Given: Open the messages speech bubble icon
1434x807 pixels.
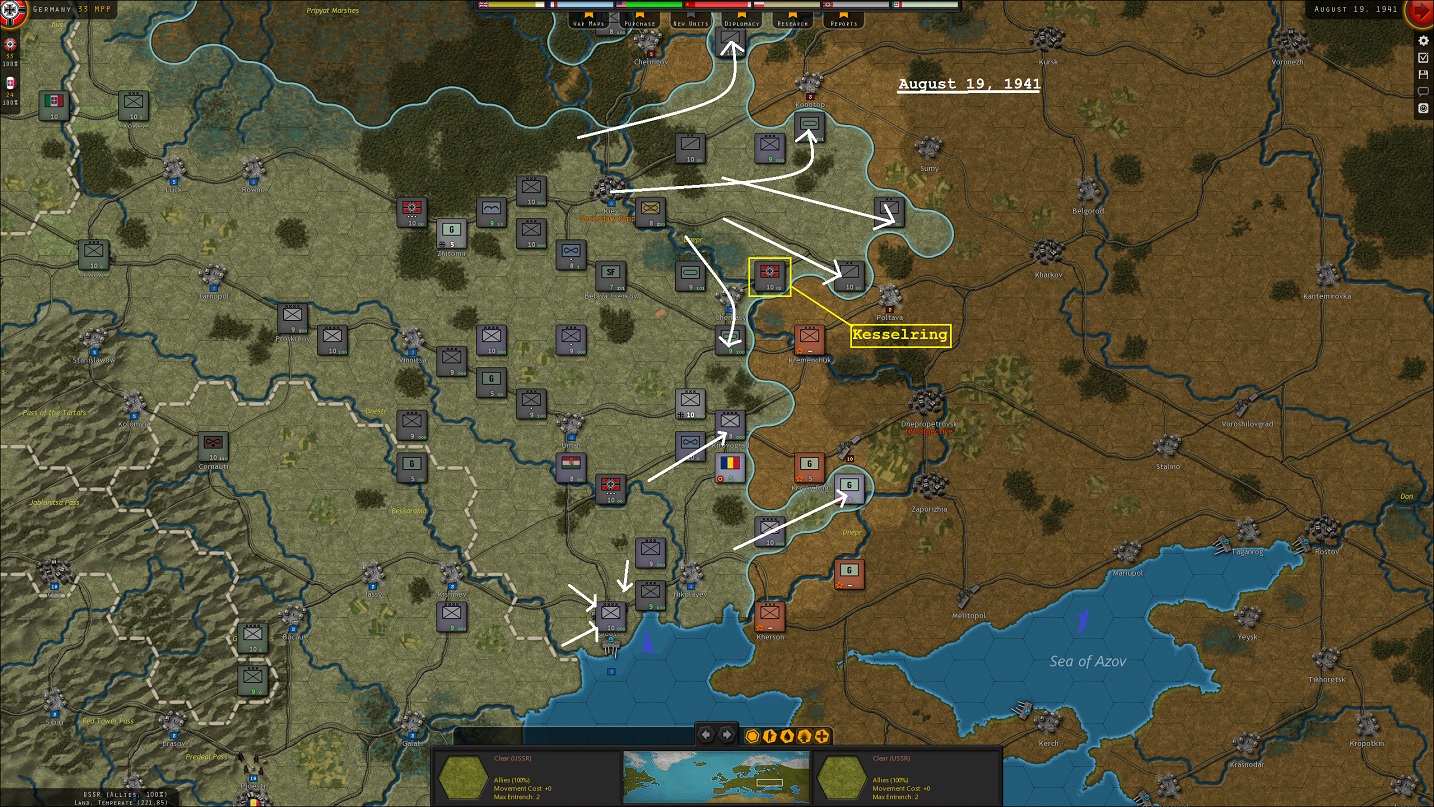Looking at the screenshot, I should point(1423,92).
